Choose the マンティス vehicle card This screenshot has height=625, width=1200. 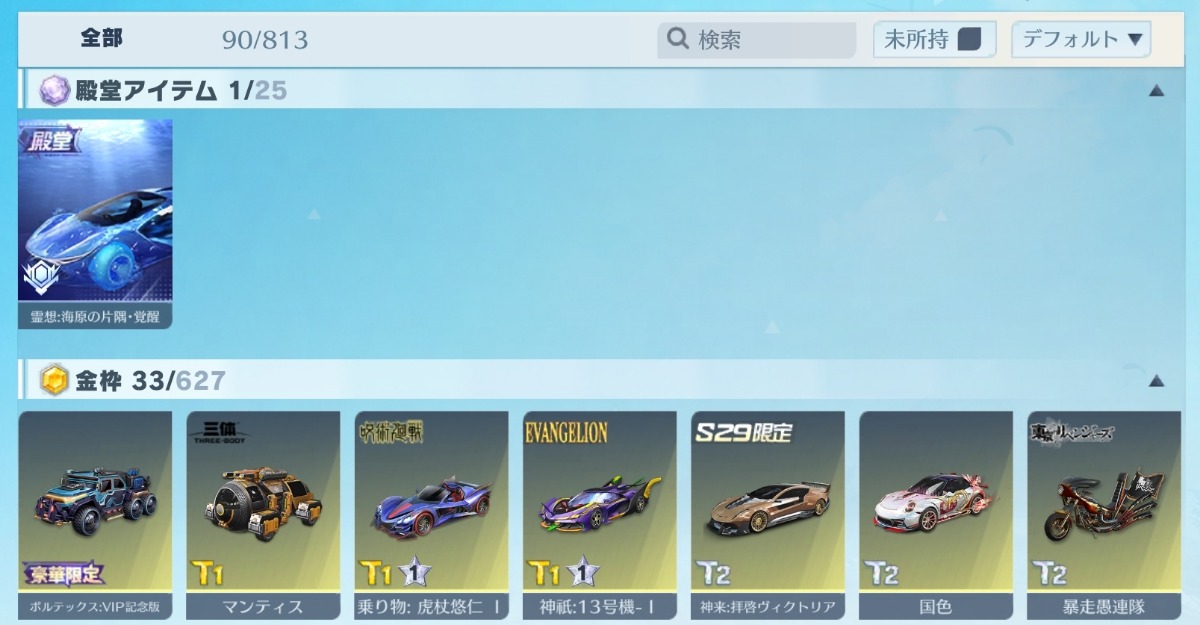point(263,514)
